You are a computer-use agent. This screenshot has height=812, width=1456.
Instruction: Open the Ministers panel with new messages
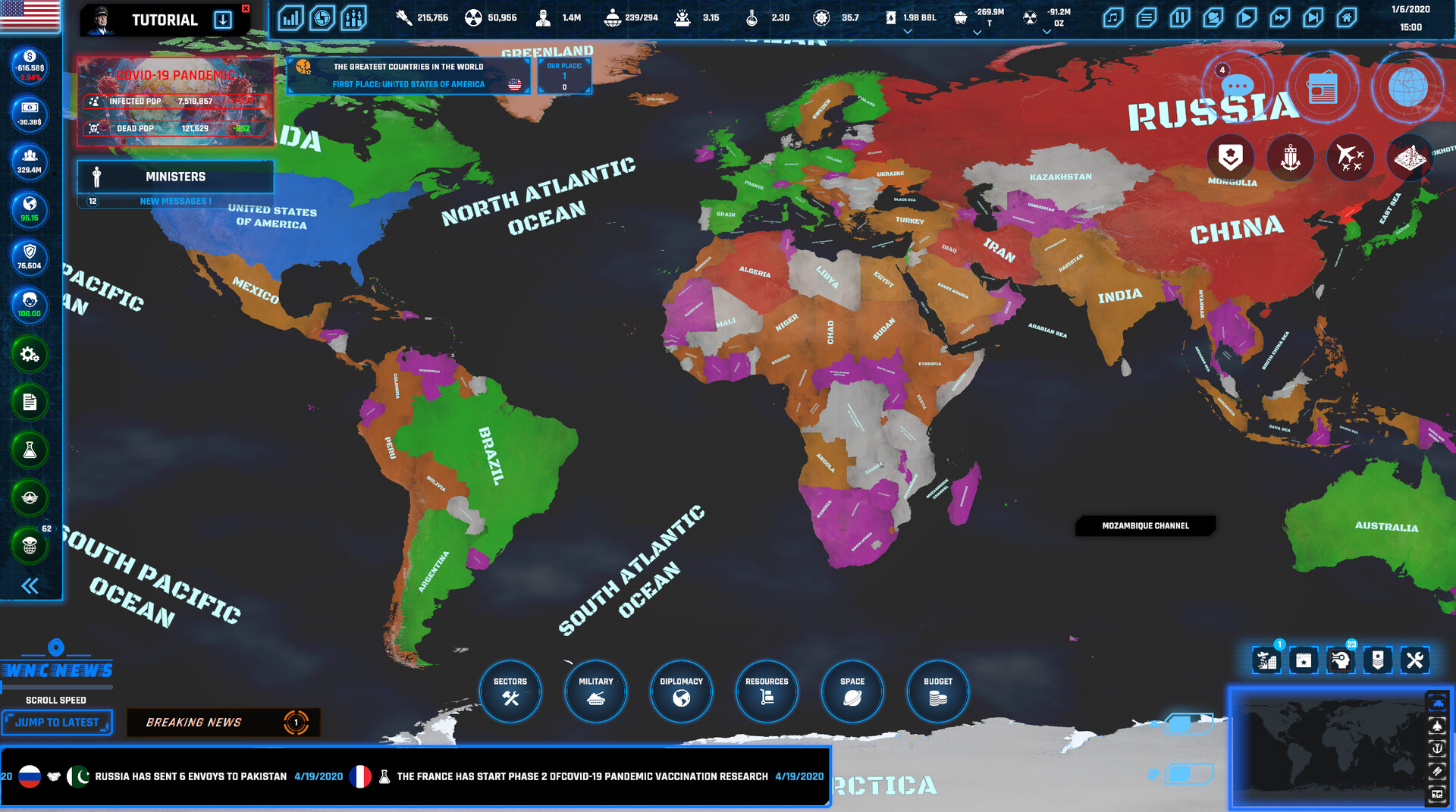coord(174,177)
